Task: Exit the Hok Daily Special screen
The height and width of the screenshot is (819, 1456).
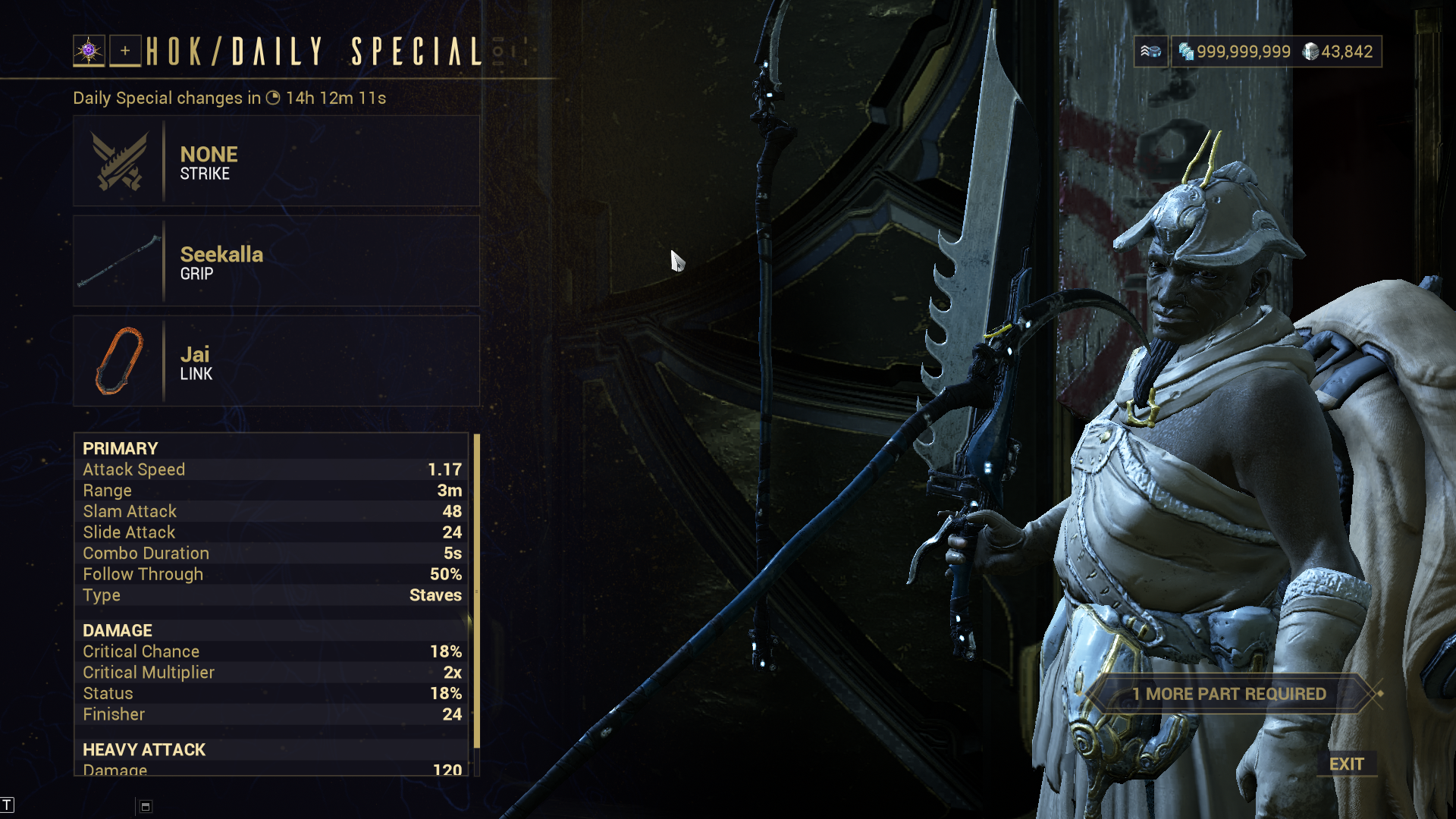Action: pyautogui.click(x=1346, y=764)
